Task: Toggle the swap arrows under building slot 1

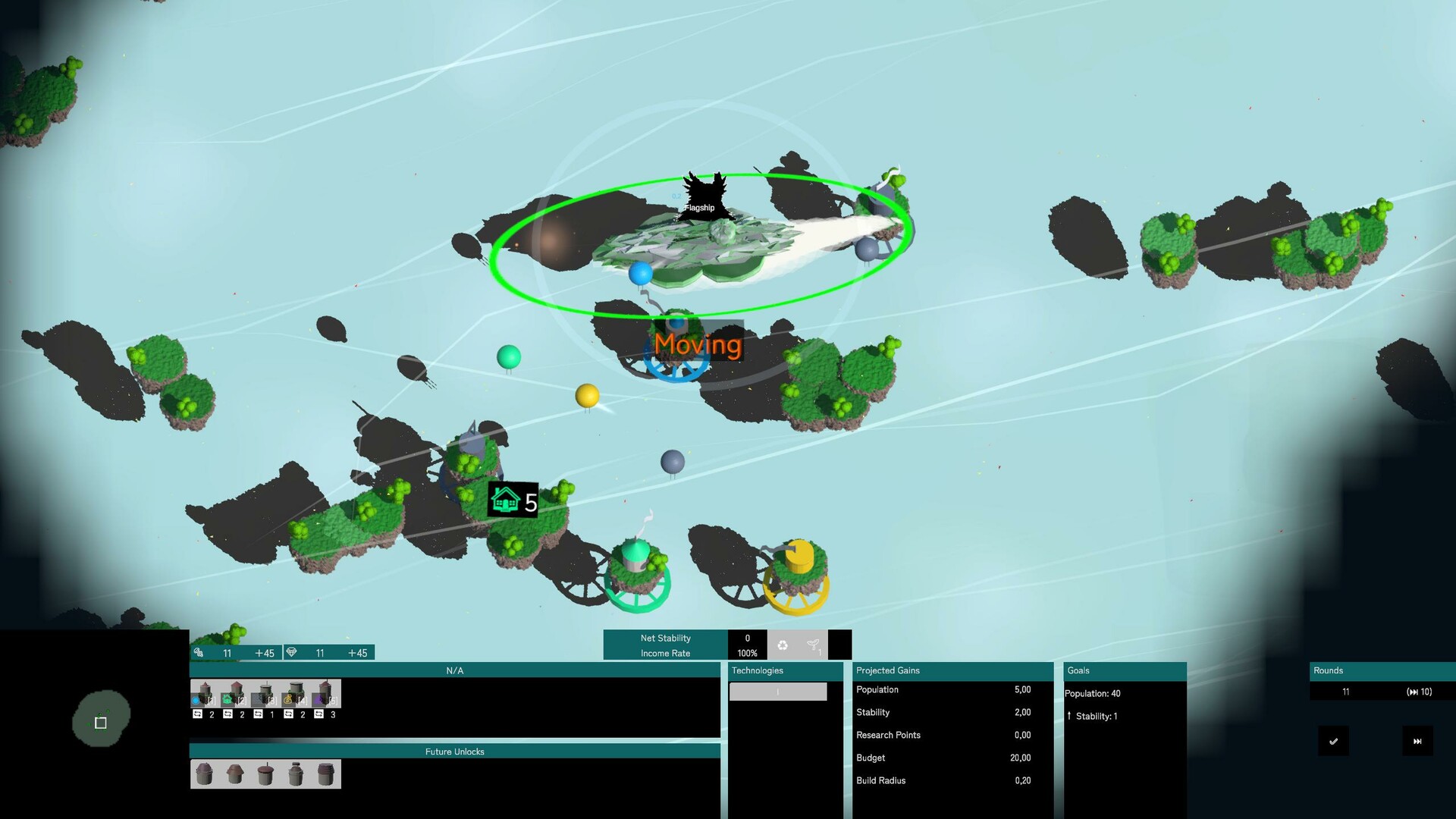Action: pos(198,716)
